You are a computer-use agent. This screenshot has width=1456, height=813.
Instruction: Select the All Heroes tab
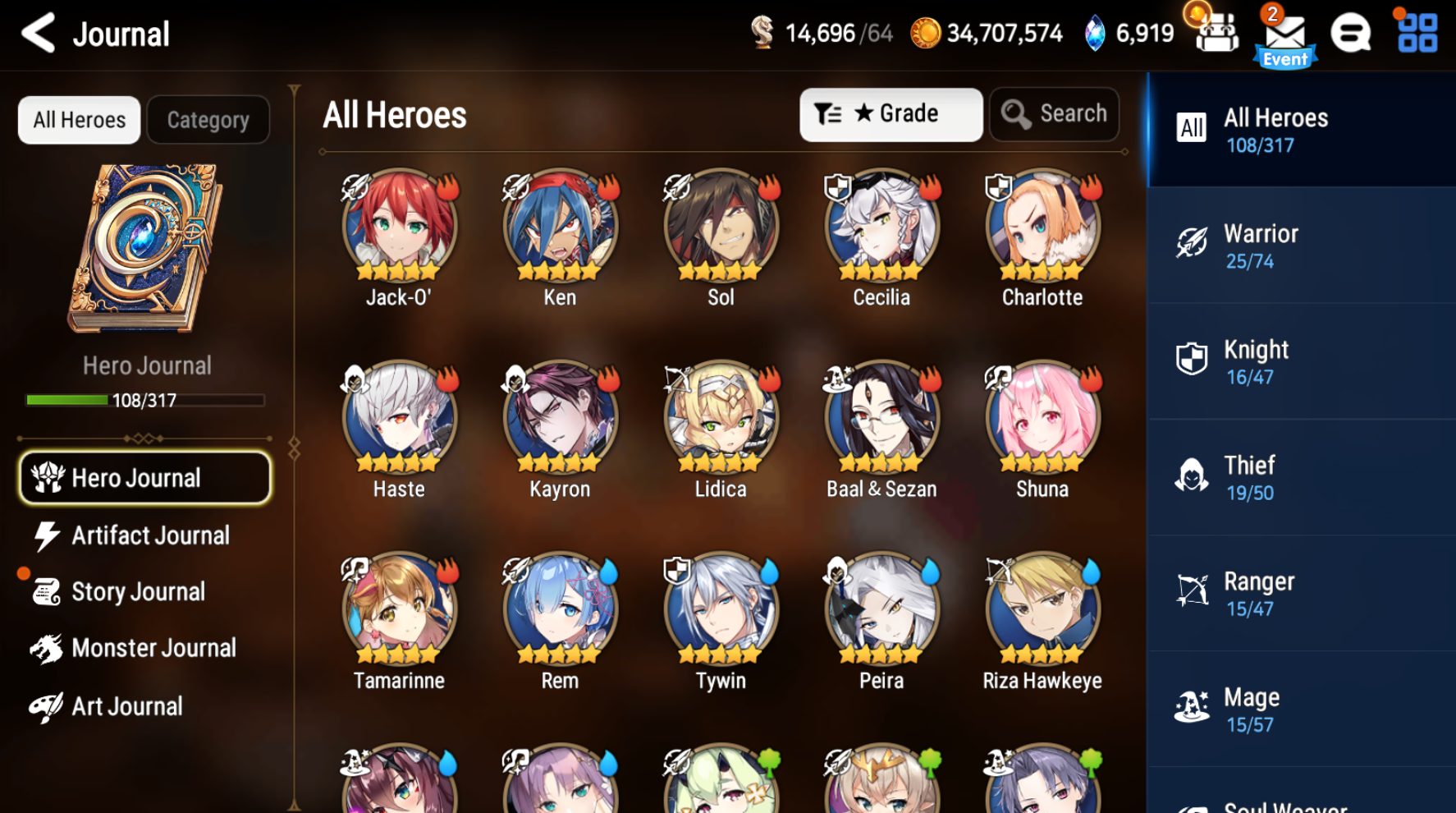(x=78, y=119)
